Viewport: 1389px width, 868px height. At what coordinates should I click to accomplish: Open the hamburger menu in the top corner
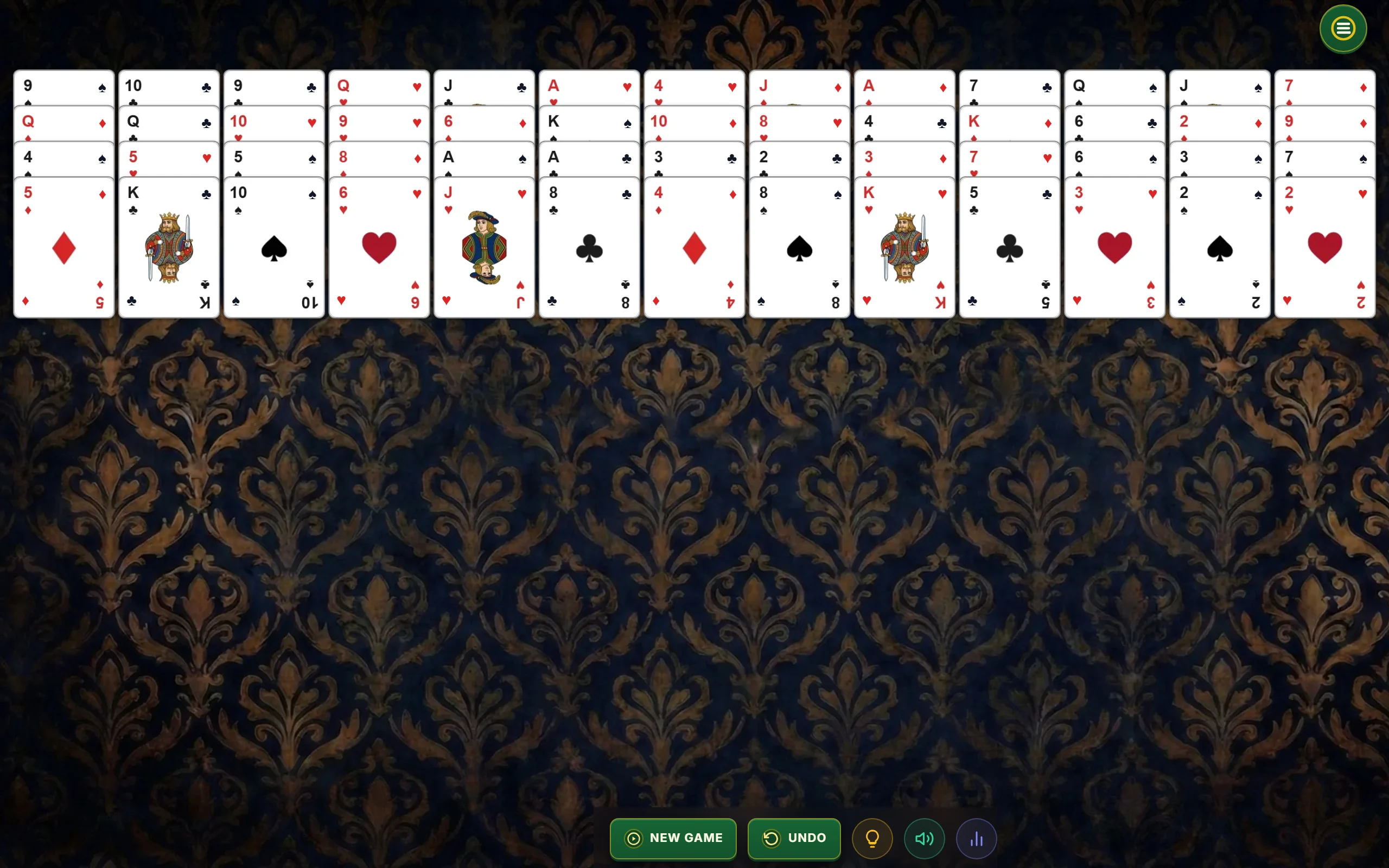(1342, 28)
